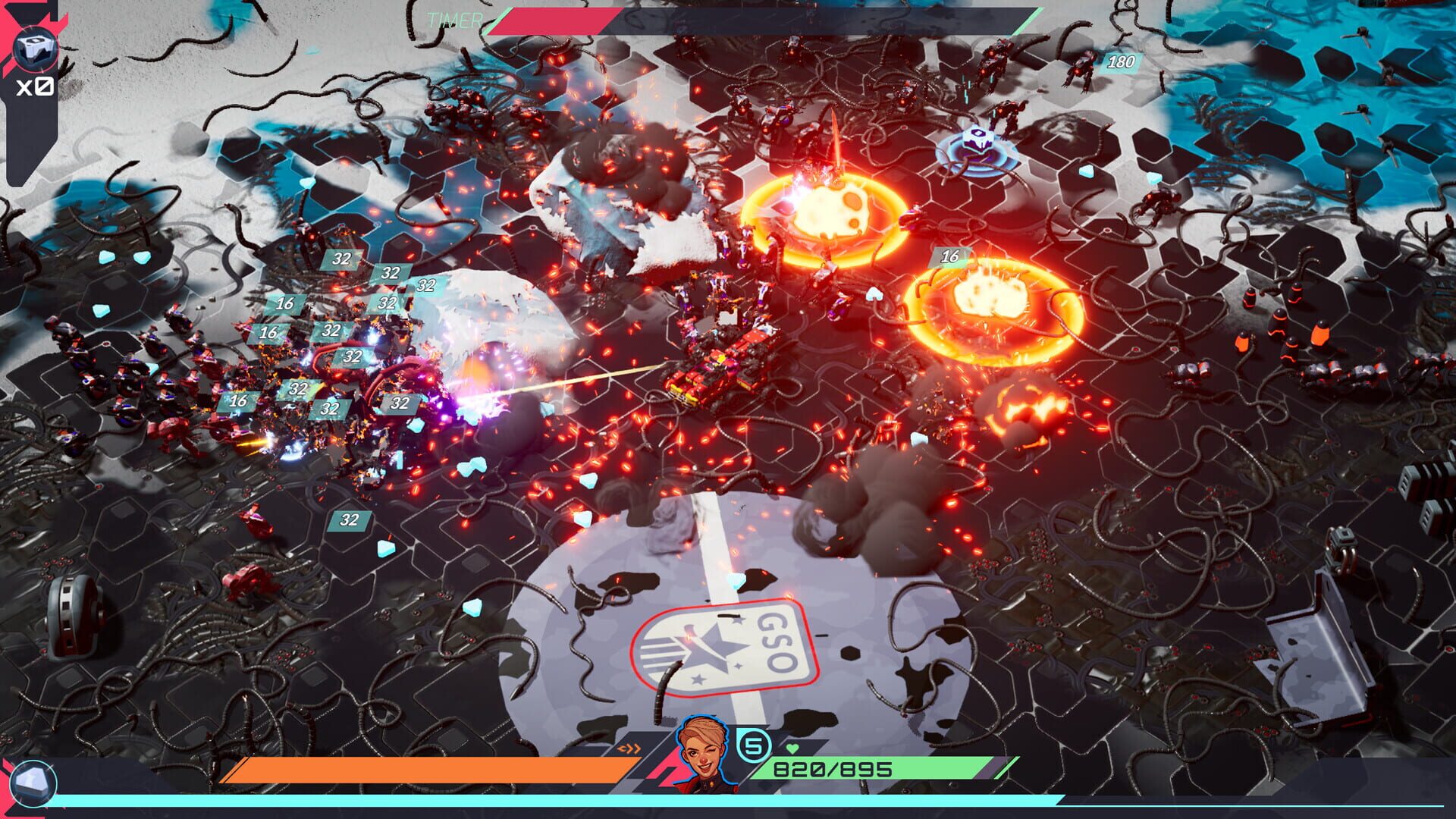The image size is (1456, 819).
Task: Expand the TIMER label at the top
Action: [453, 20]
